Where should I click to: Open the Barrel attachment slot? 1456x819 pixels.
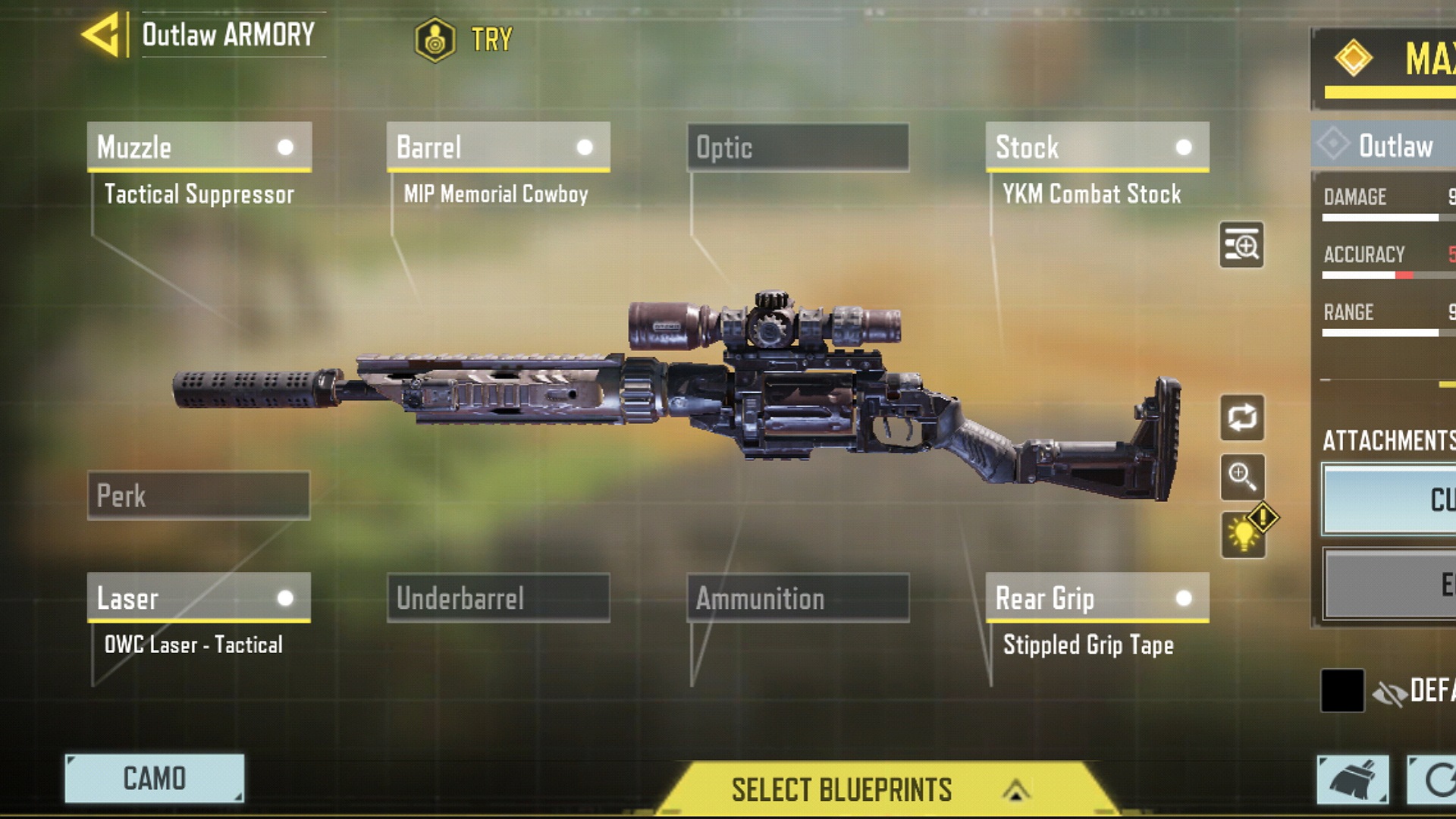point(497,147)
